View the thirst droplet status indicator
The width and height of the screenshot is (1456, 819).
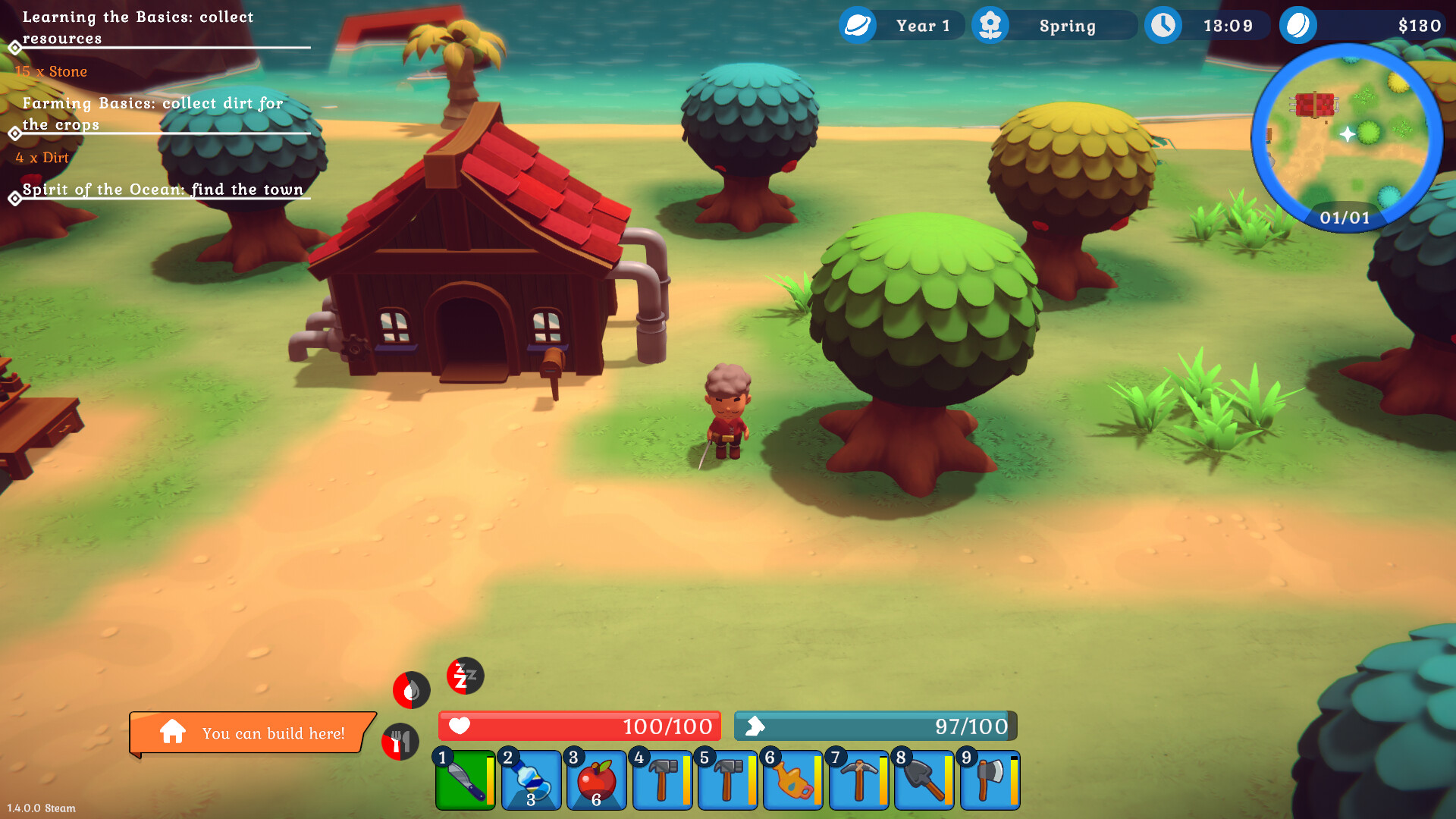click(410, 690)
